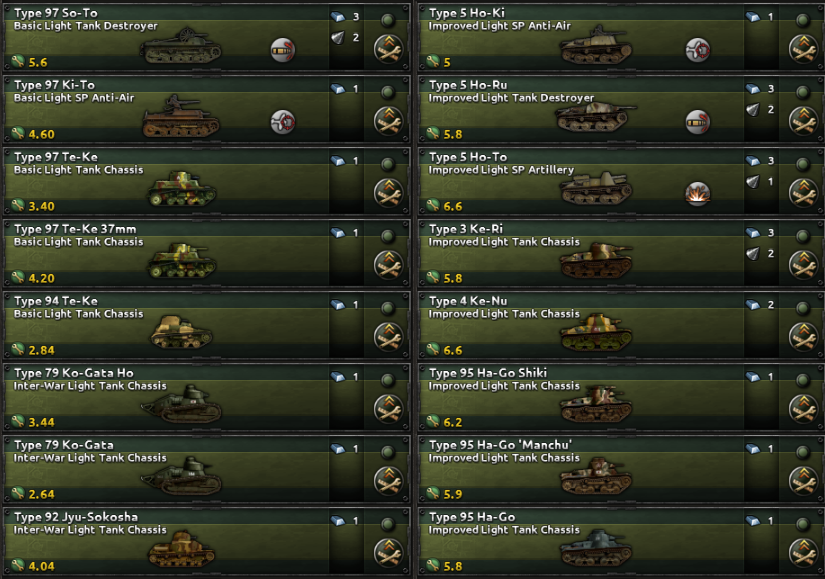Select the Type 97 Te-Ke 37mm chassis
Screen dimensions: 825x579
170,254
